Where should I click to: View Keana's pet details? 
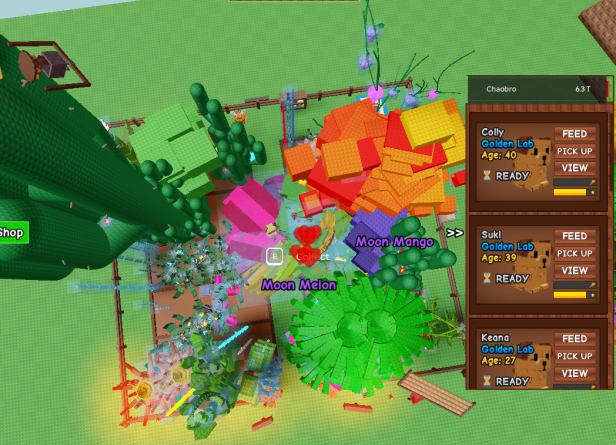(574, 374)
